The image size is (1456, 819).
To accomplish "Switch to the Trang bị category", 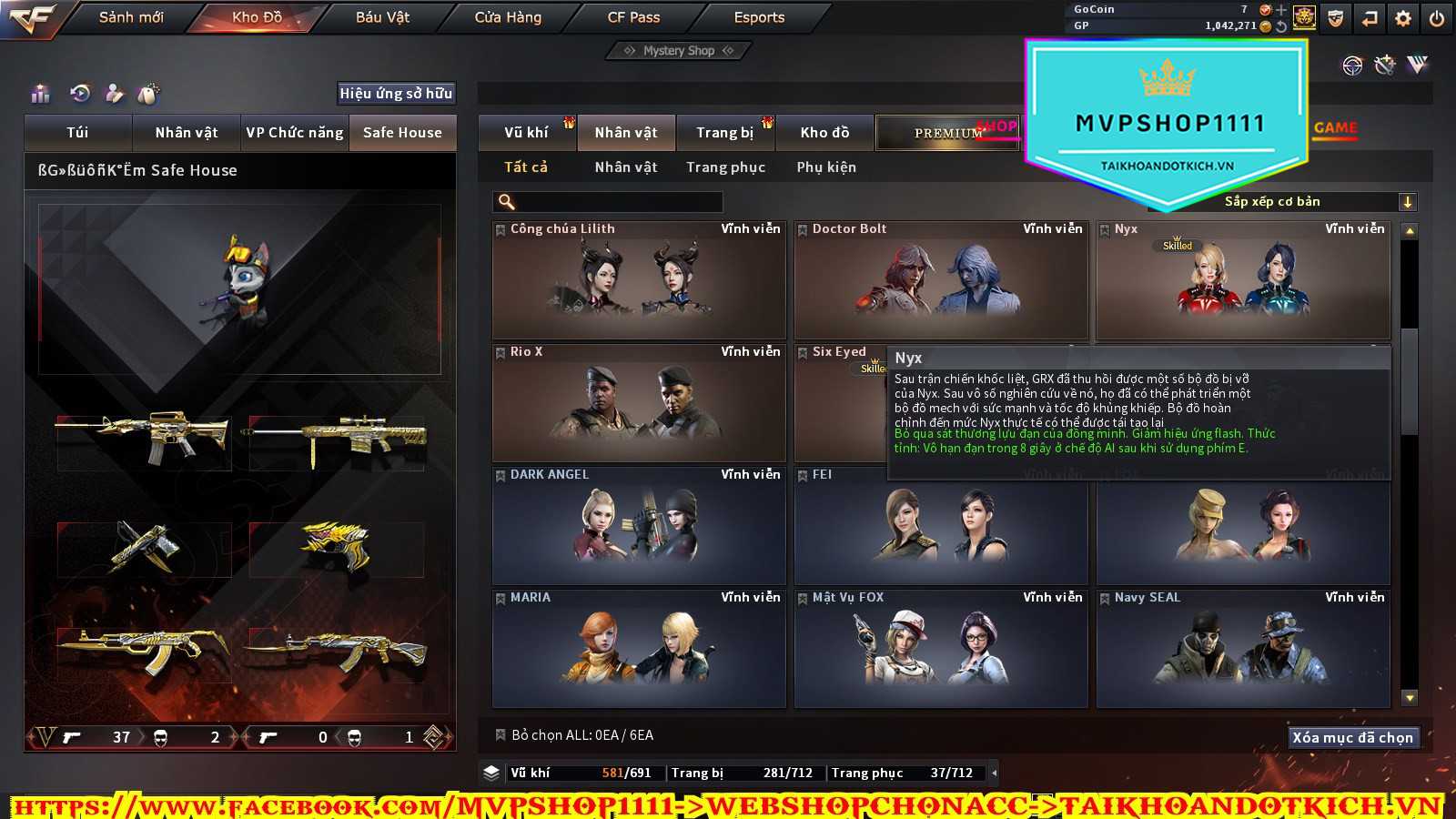I will point(724,133).
